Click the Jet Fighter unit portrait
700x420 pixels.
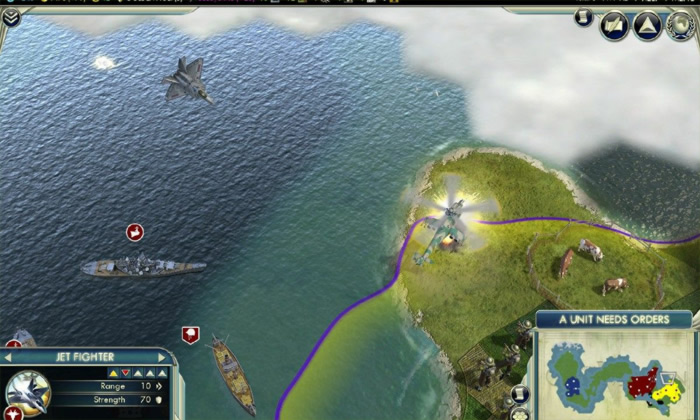coord(27,392)
